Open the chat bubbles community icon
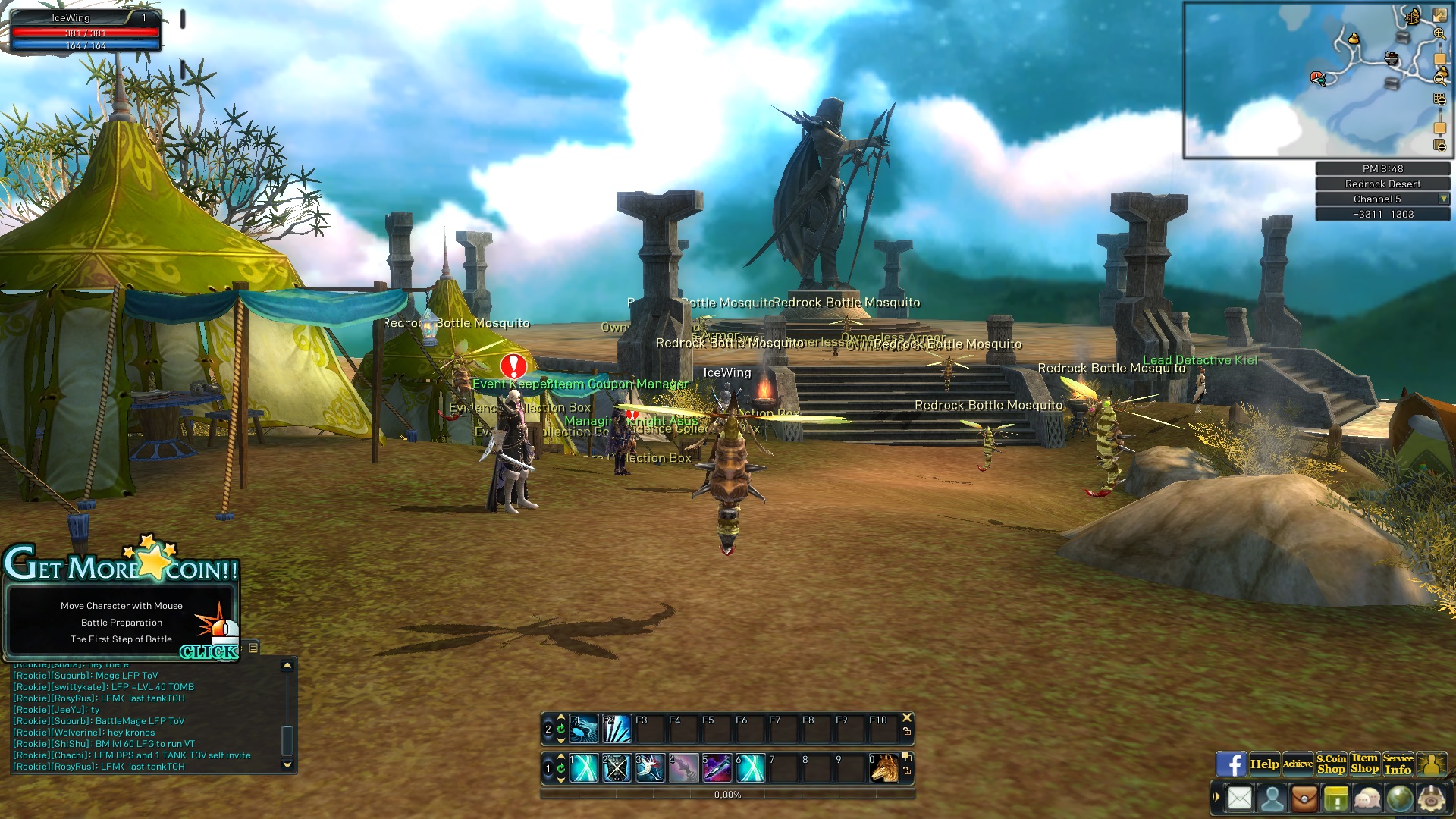1456x819 pixels. [x=1367, y=799]
